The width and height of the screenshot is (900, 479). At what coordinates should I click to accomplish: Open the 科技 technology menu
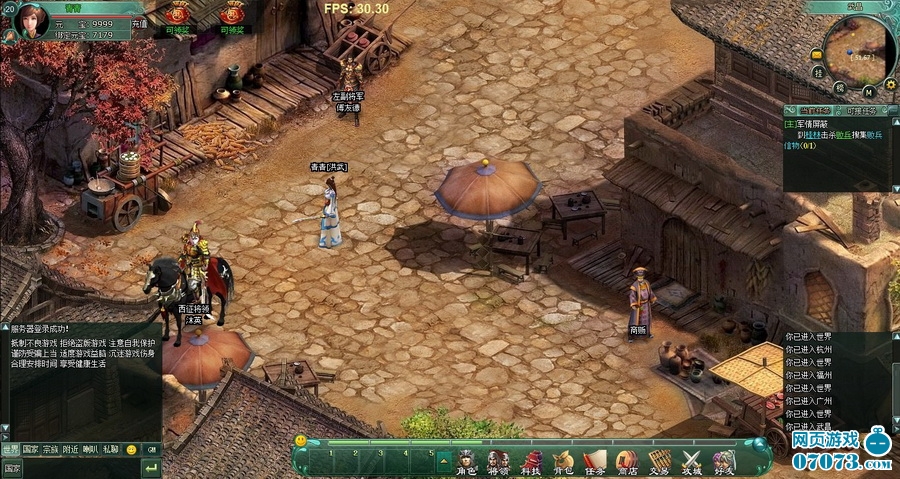point(531,462)
